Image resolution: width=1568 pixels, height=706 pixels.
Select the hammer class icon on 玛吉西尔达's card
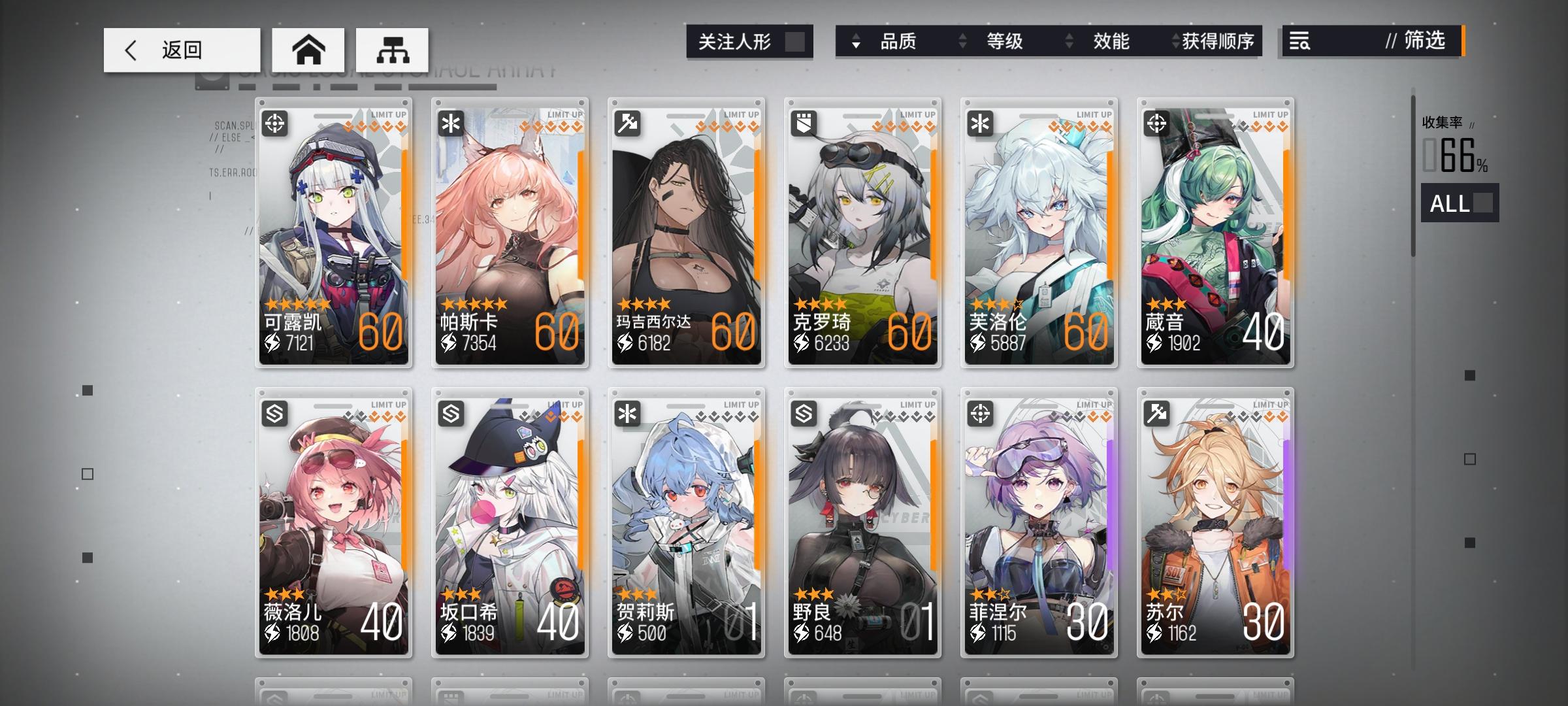pos(628,123)
